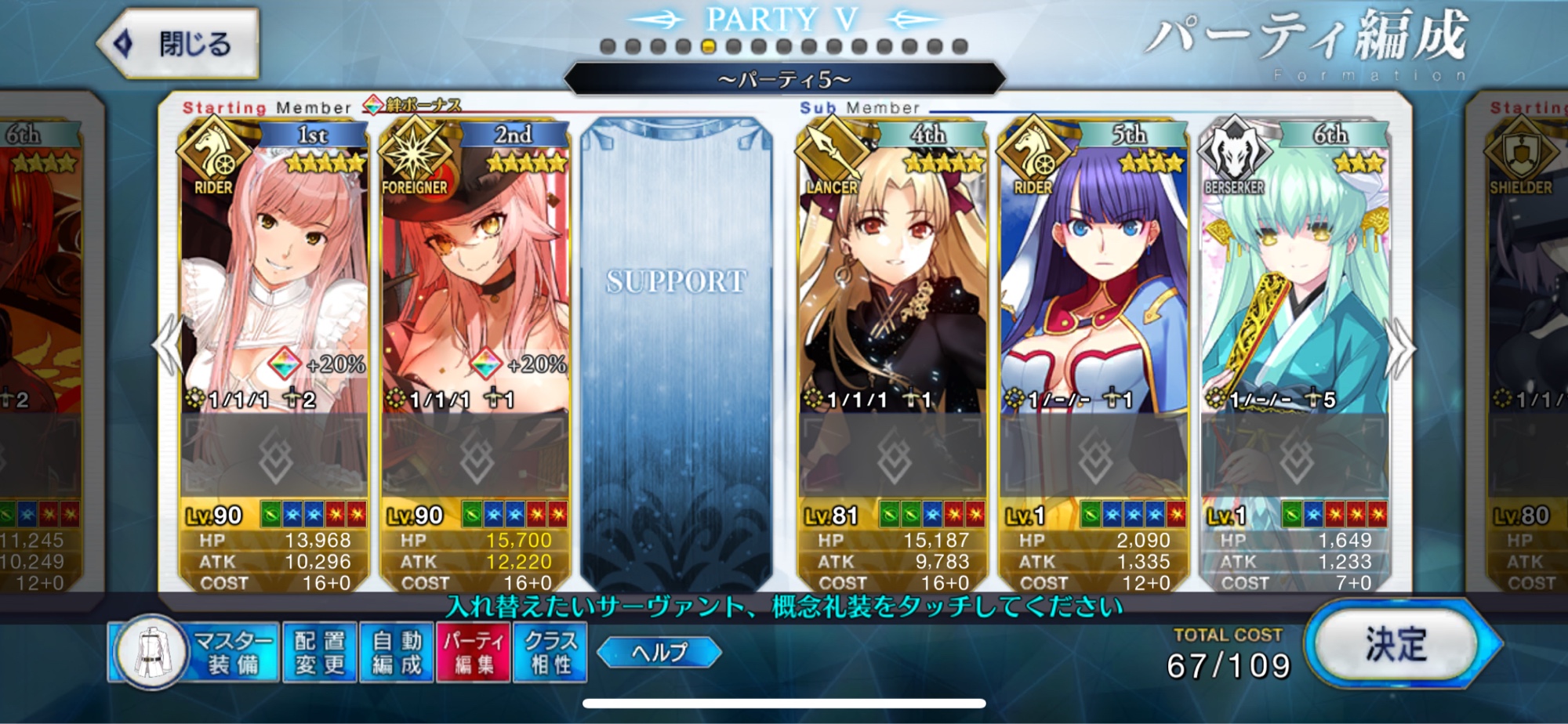
Task: Open the マスター装備 Master equipment menu
Action: click(x=196, y=653)
